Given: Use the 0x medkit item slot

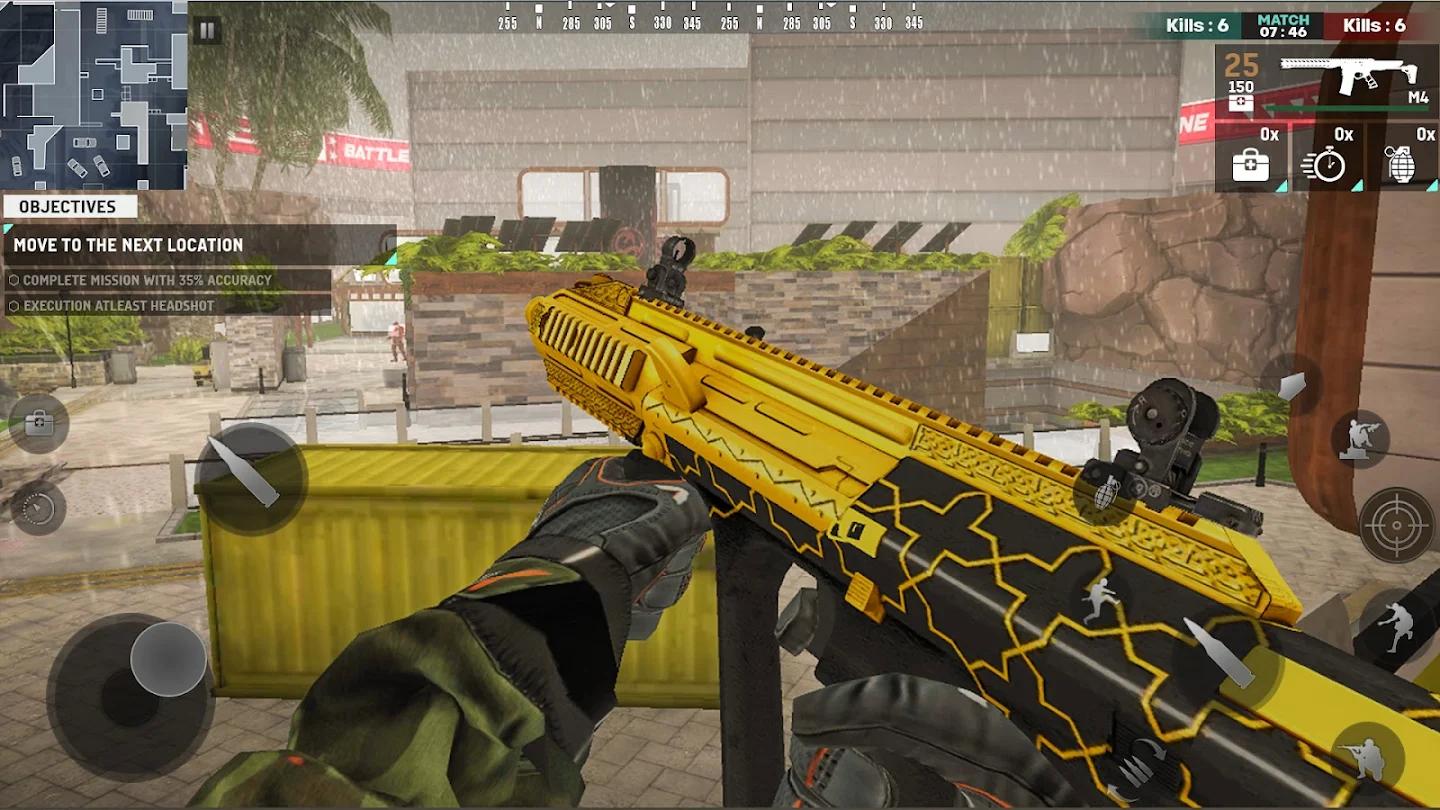Looking at the screenshot, I should point(1251,158).
